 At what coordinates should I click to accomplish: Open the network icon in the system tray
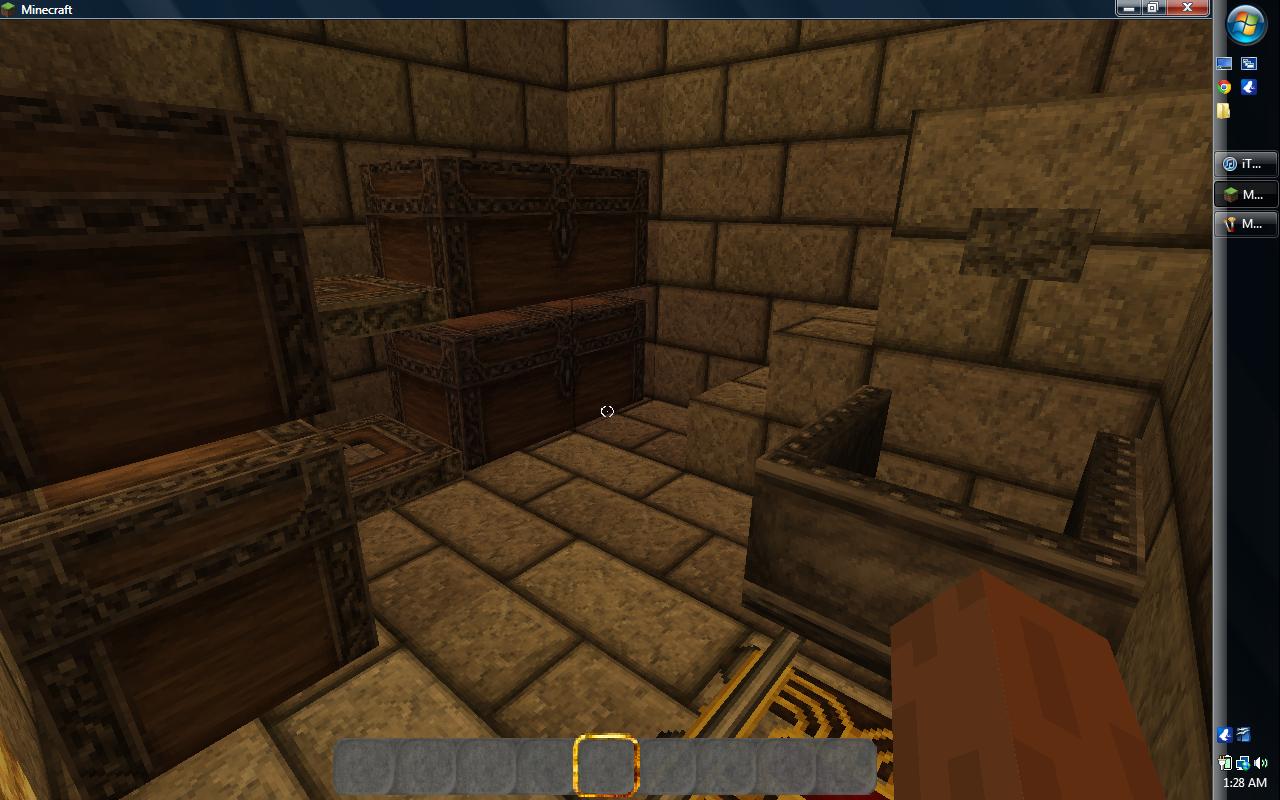click(1242, 763)
